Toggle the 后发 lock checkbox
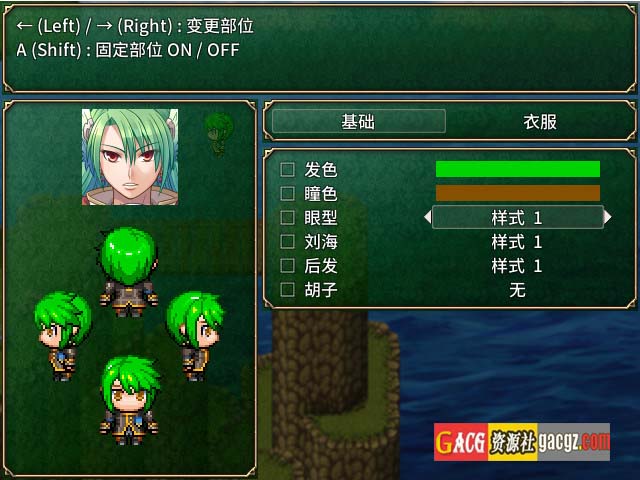 288,265
